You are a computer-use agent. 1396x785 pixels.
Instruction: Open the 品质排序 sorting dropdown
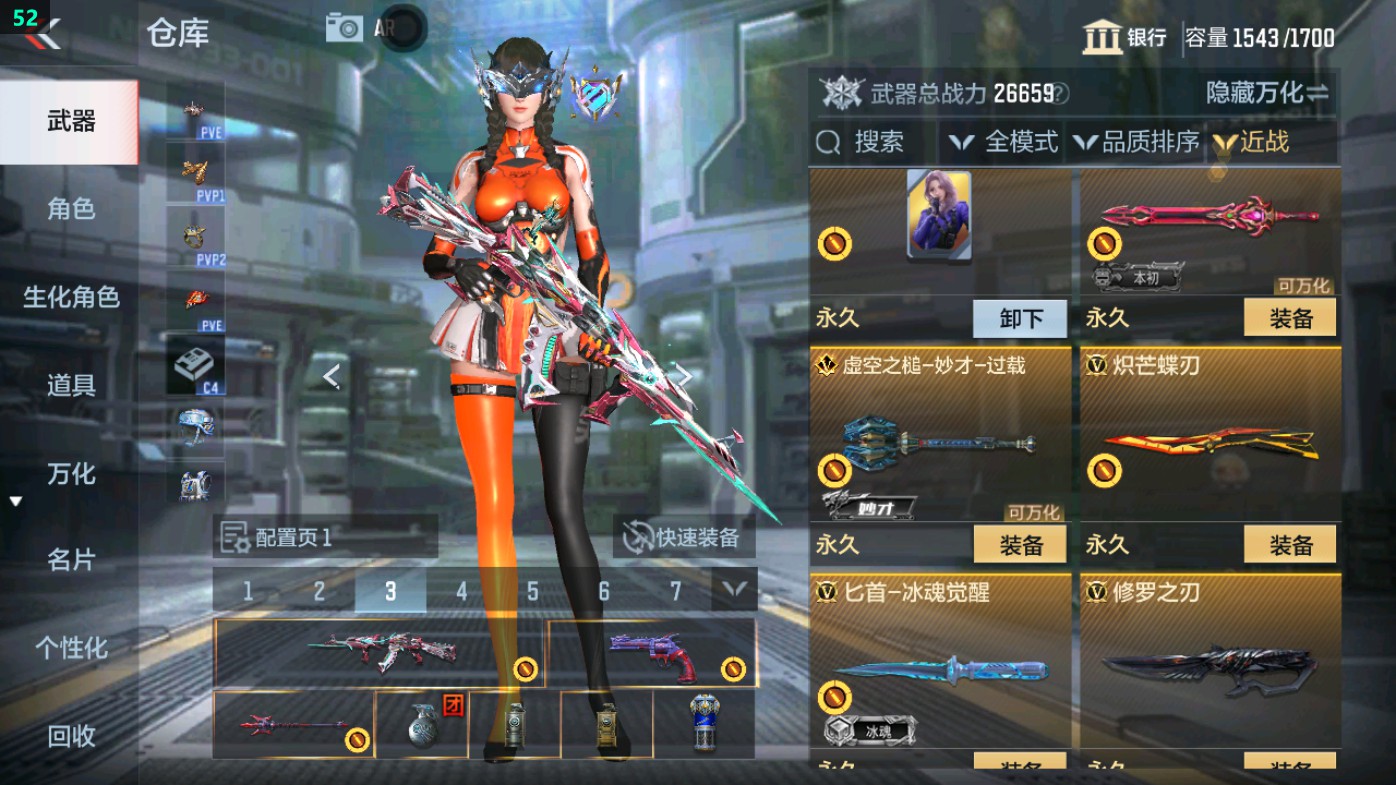(1139, 142)
